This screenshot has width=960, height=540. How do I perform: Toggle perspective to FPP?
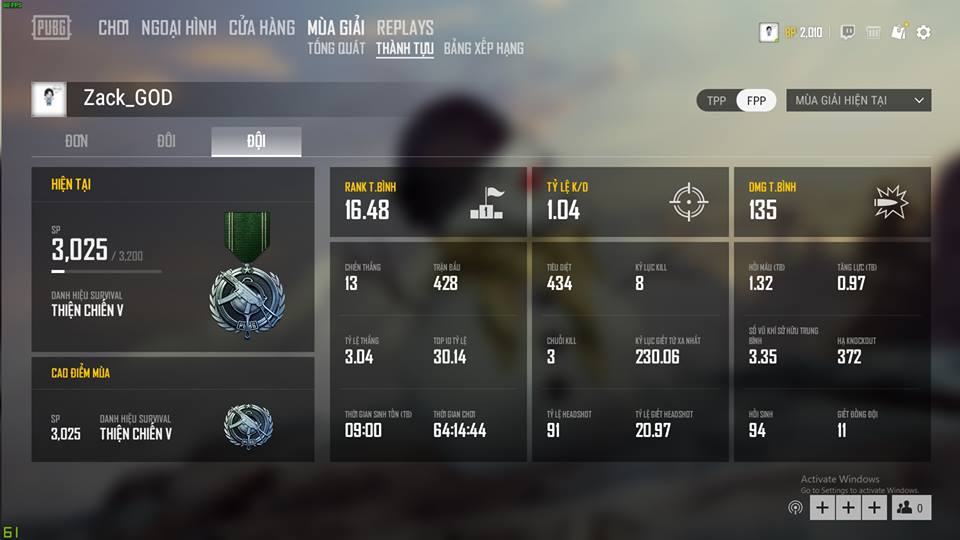point(756,100)
